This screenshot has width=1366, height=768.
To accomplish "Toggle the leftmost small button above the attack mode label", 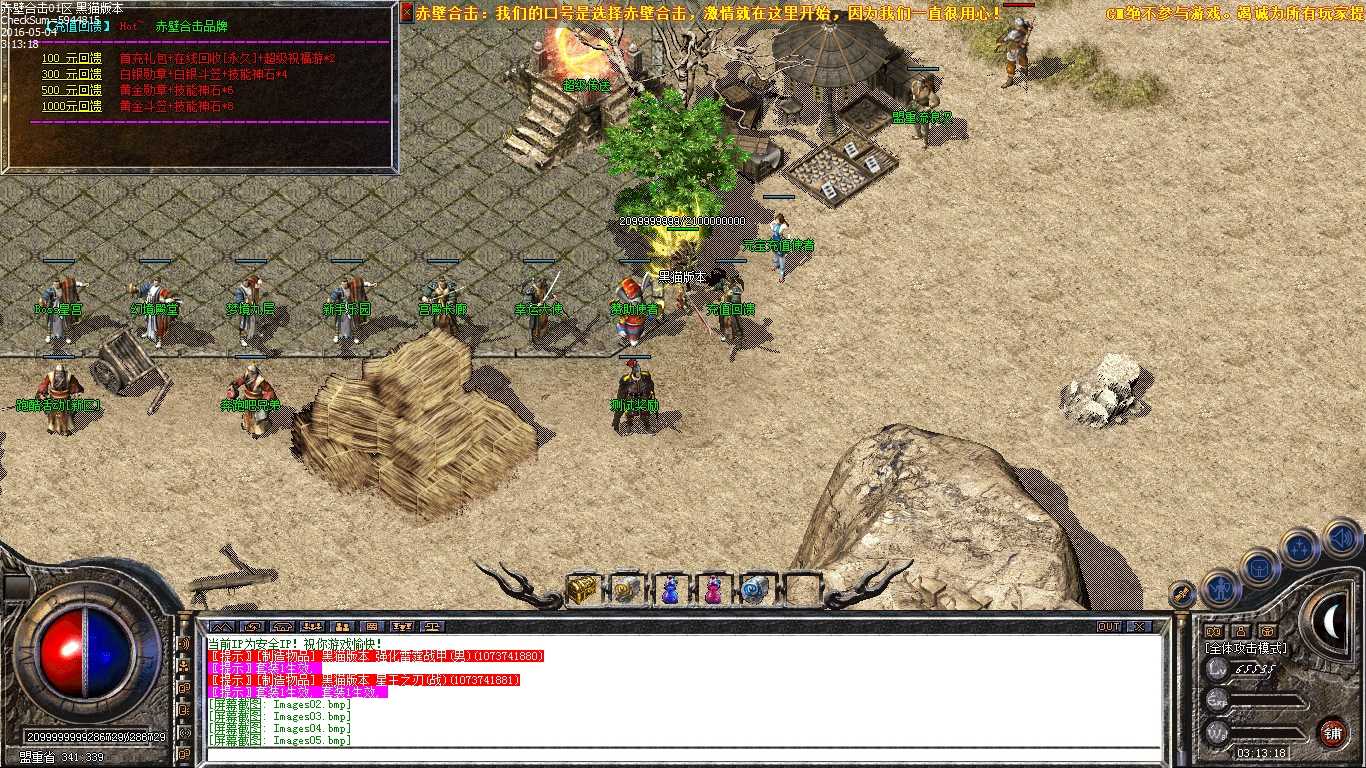I will point(1215,631).
